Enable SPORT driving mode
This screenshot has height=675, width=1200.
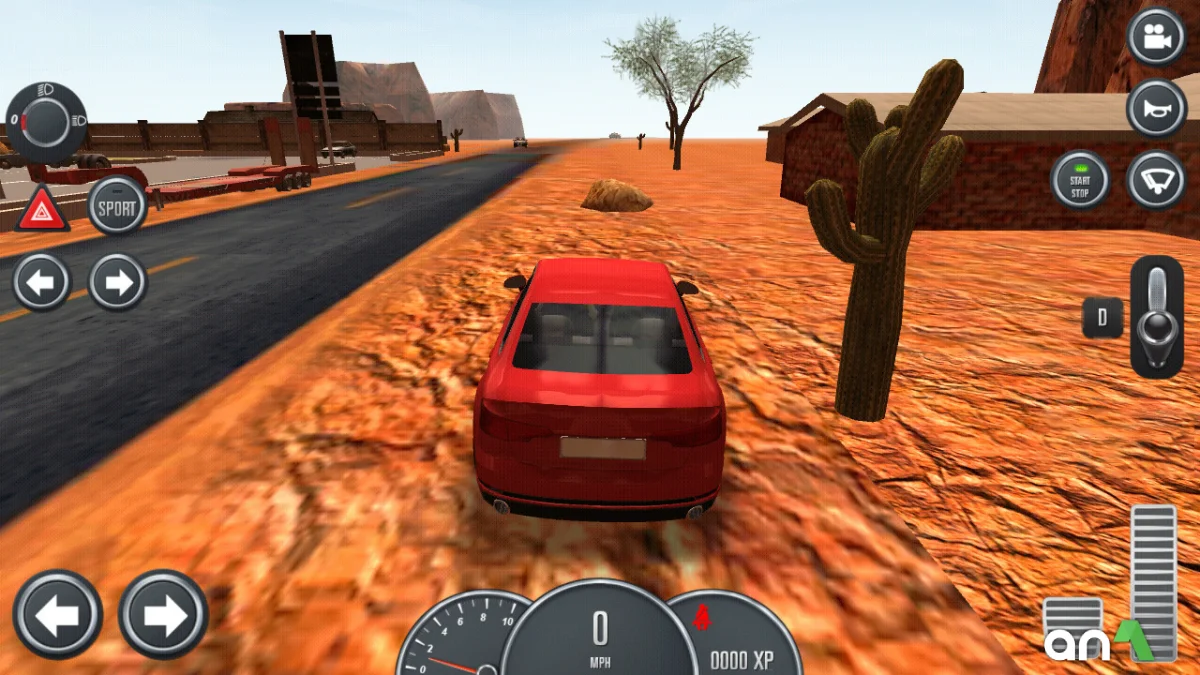click(x=117, y=206)
